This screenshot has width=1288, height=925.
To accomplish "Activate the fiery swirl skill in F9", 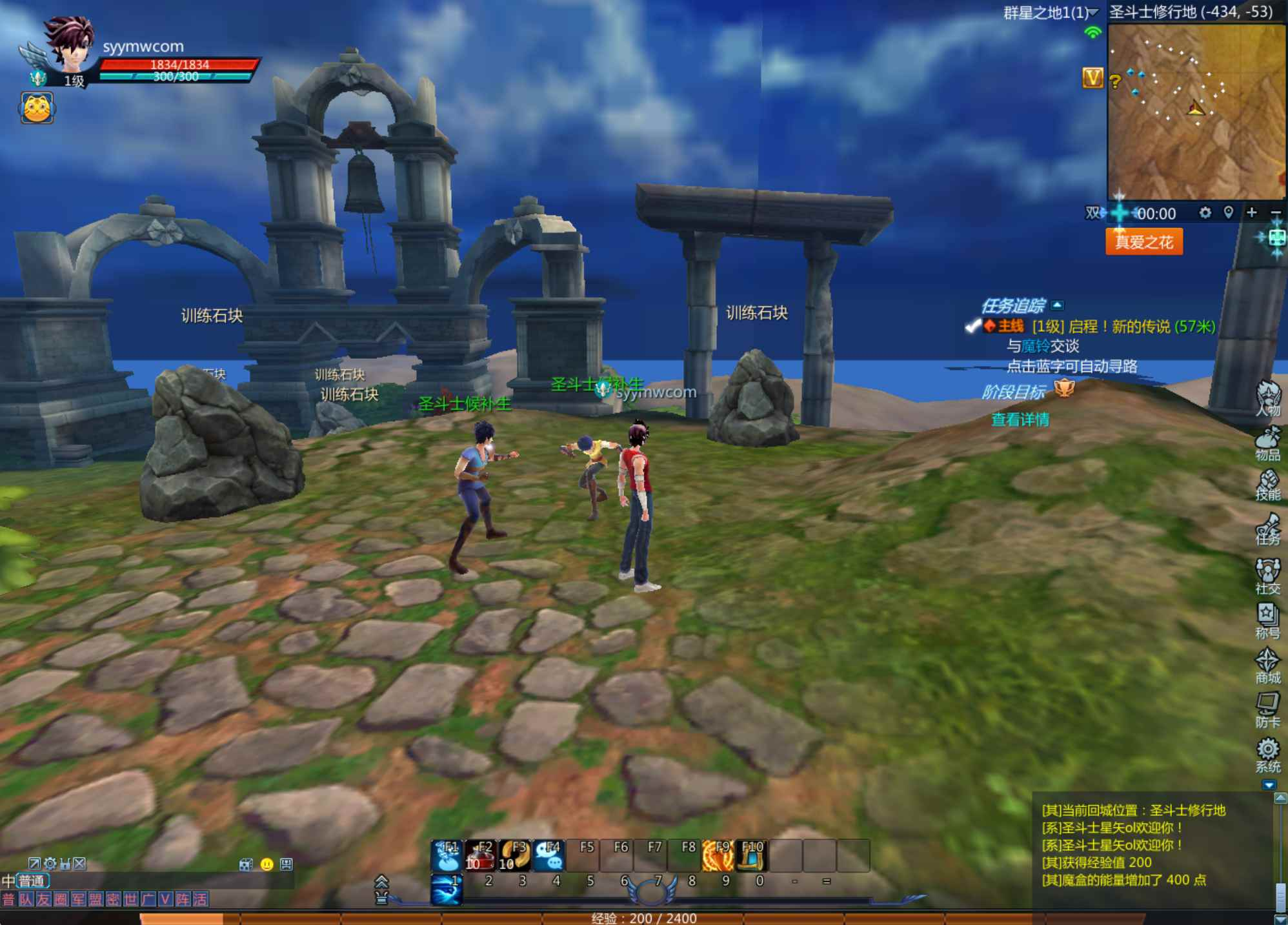I will coord(718,856).
